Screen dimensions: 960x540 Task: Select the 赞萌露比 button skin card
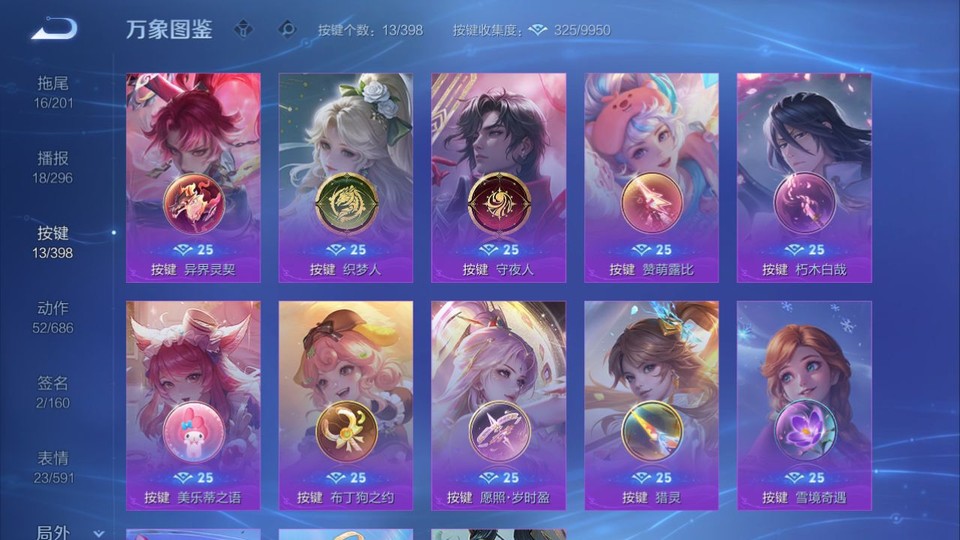click(651, 177)
